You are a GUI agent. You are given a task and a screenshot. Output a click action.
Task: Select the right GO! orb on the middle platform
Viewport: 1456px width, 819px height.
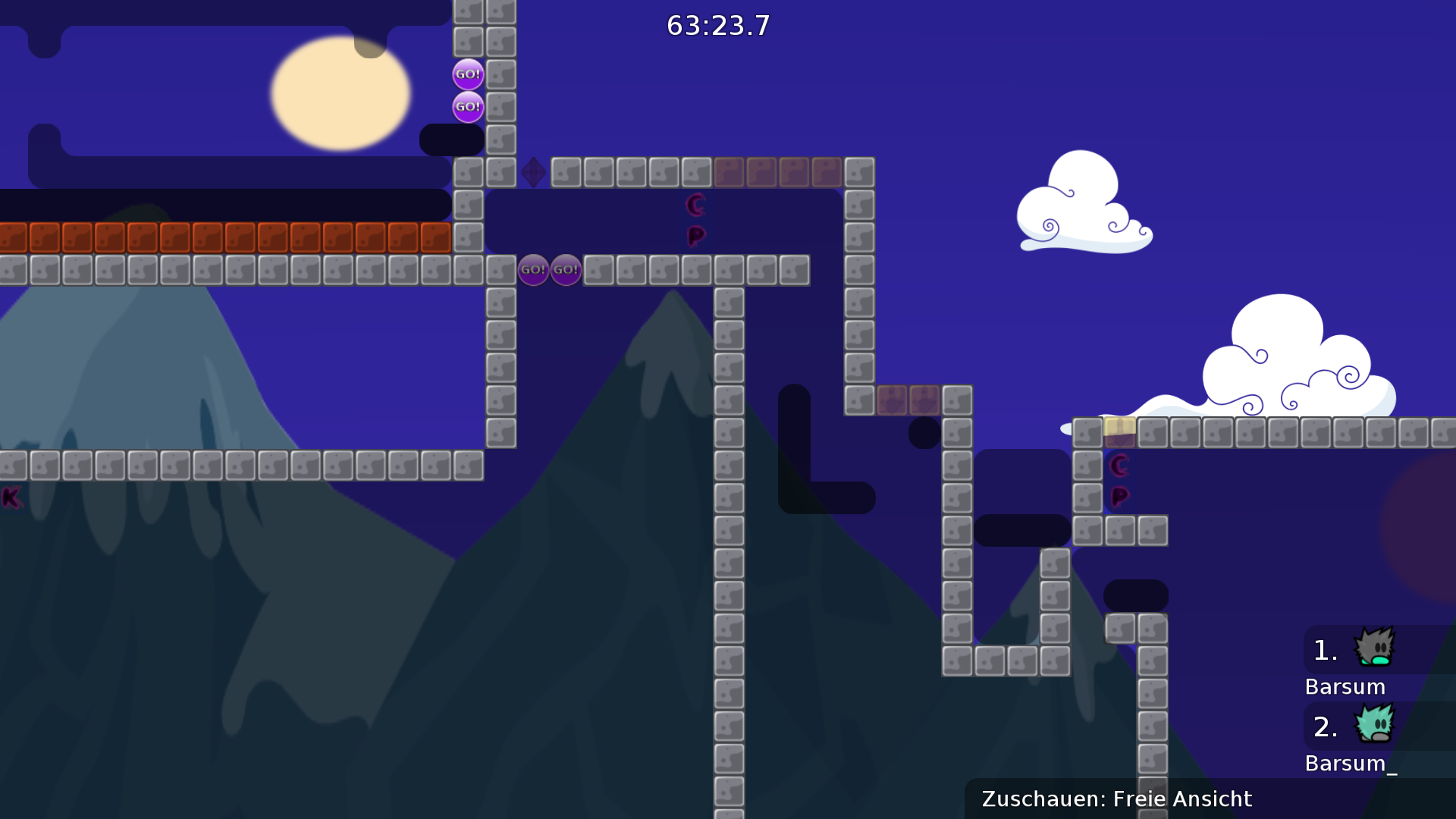point(566,269)
